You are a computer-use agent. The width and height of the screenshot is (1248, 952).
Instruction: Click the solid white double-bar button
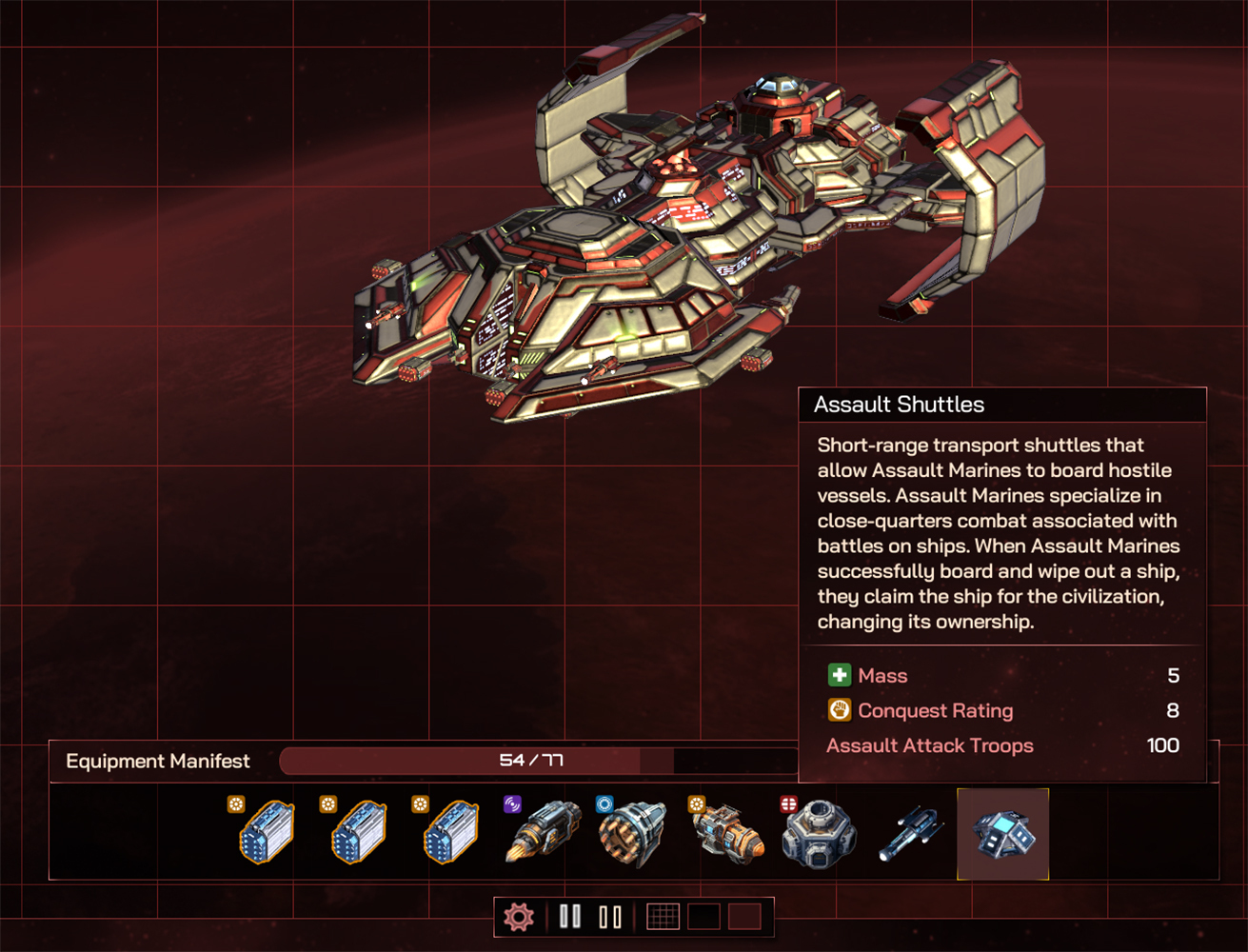coord(570,917)
